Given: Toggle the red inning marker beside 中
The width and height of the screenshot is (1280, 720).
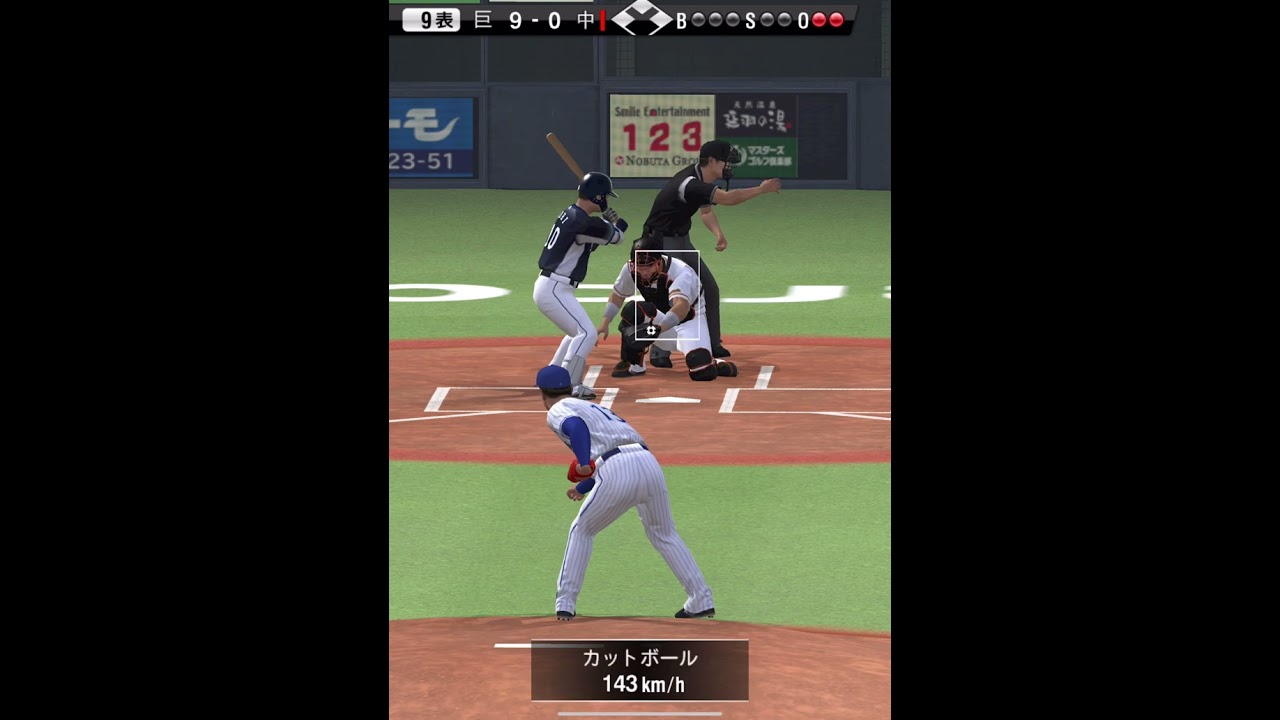Looking at the screenshot, I should point(603,18).
